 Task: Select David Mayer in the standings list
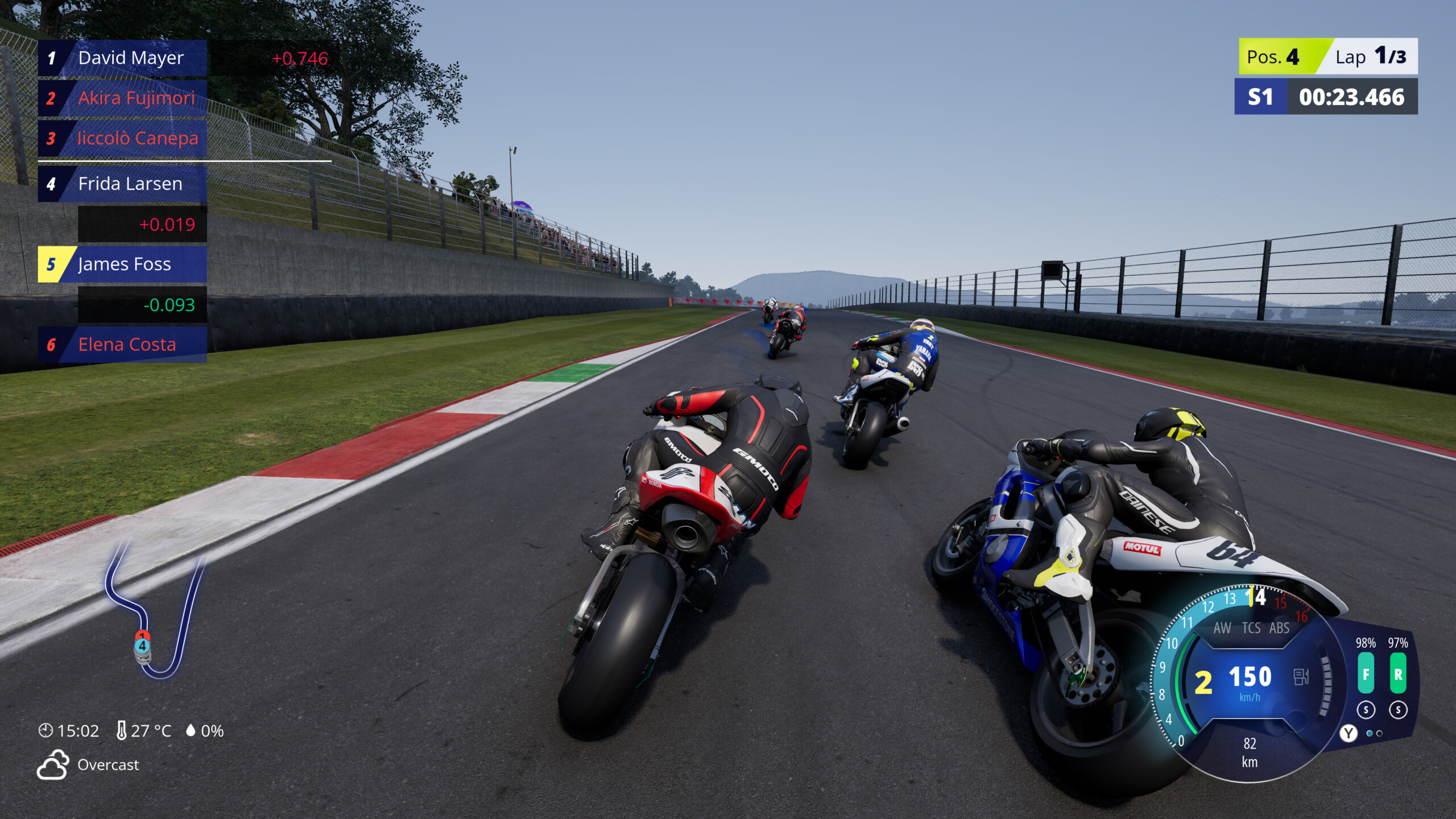point(123,58)
